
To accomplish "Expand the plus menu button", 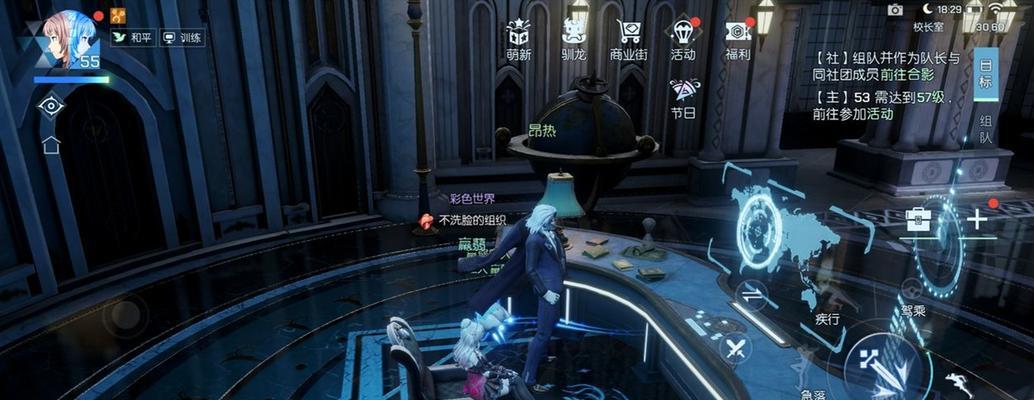I will click(976, 219).
